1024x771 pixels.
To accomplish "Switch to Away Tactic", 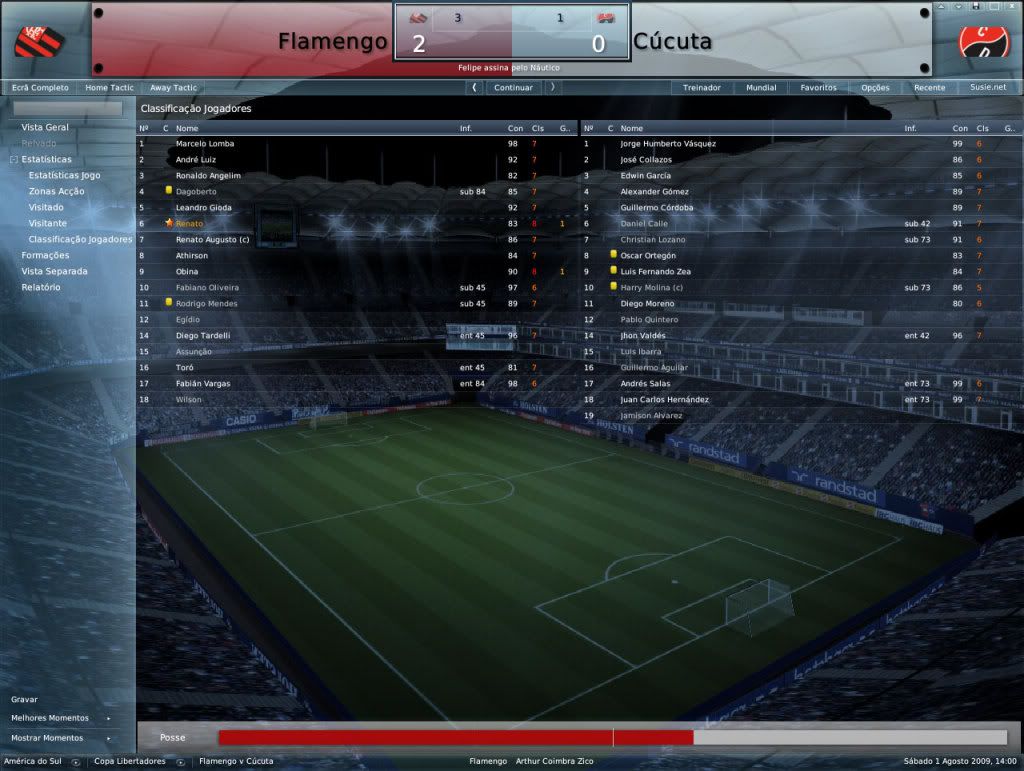I will (174, 88).
